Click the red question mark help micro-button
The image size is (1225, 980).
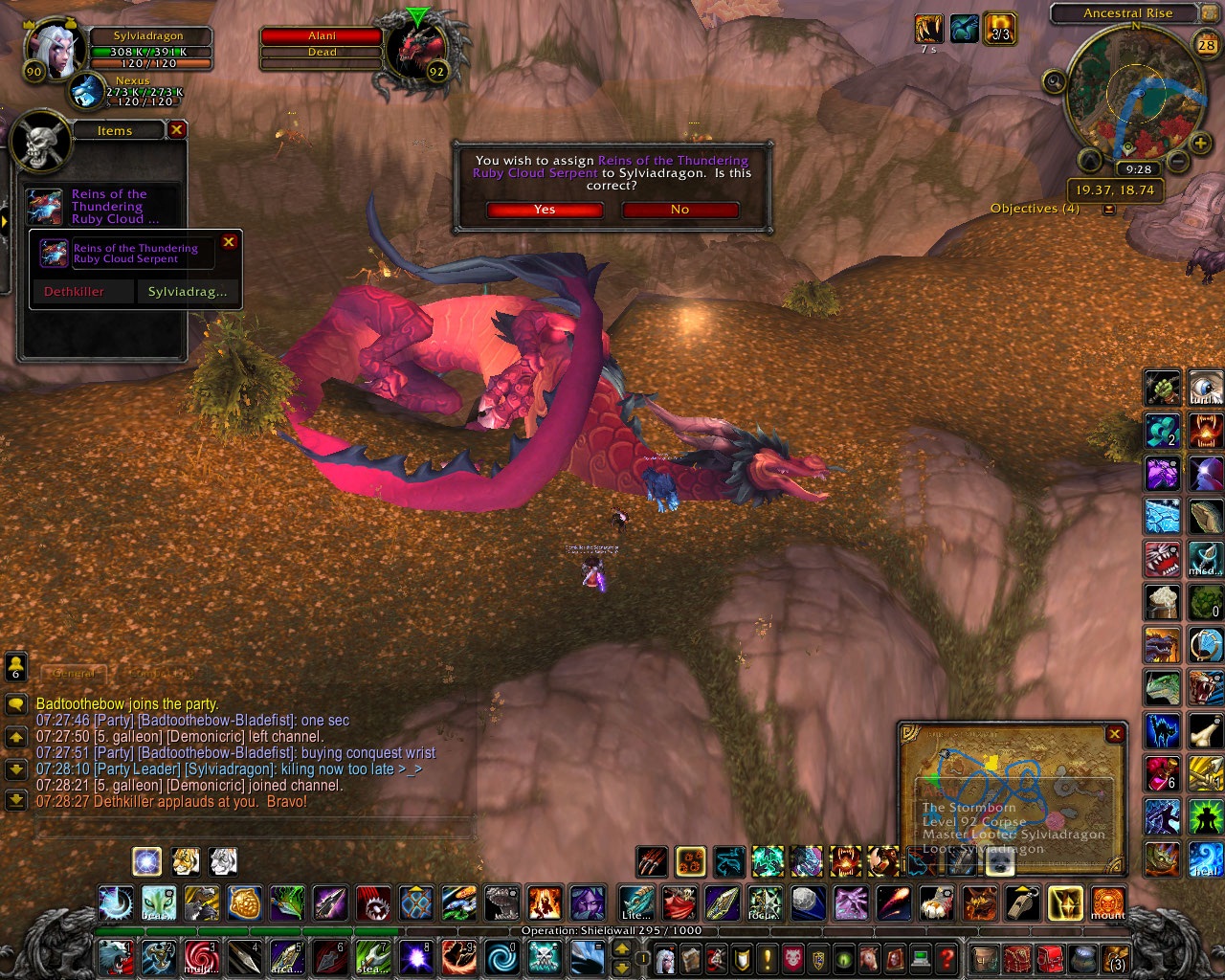point(946,959)
